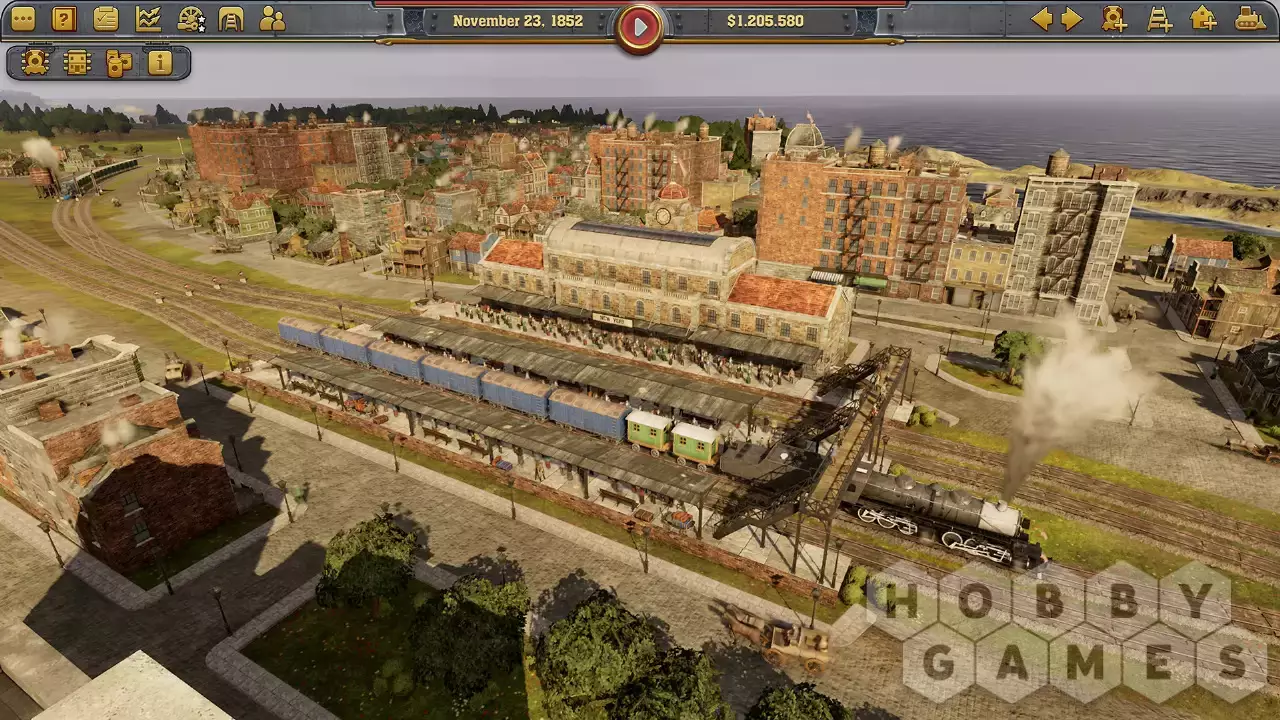This screenshot has height=720, width=1280.
Task: Select the build house plus tool
Action: click(x=1204, y=19)
